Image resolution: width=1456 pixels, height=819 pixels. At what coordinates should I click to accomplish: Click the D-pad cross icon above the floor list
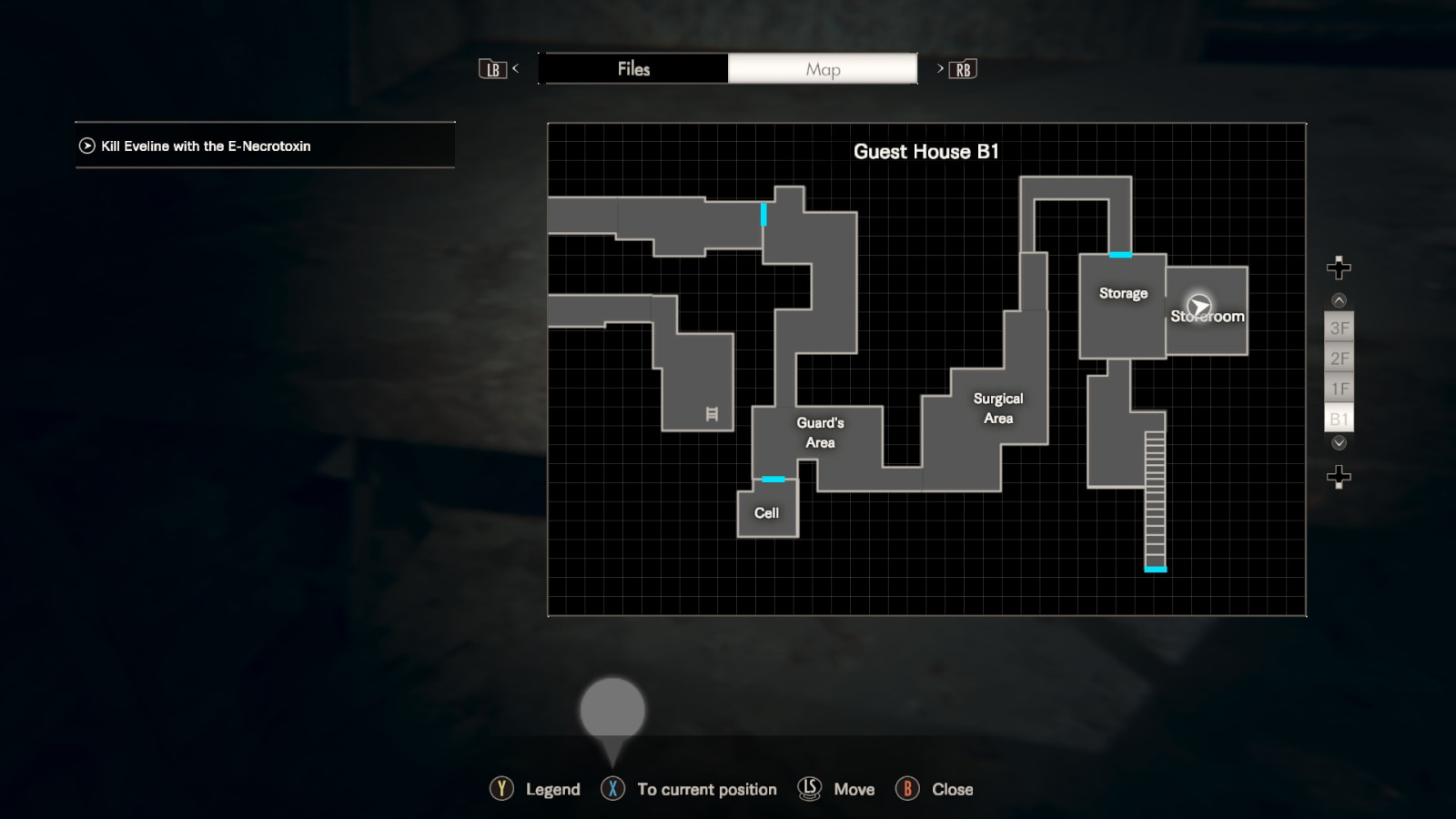pyautogui.click(x=1338, y=268)
